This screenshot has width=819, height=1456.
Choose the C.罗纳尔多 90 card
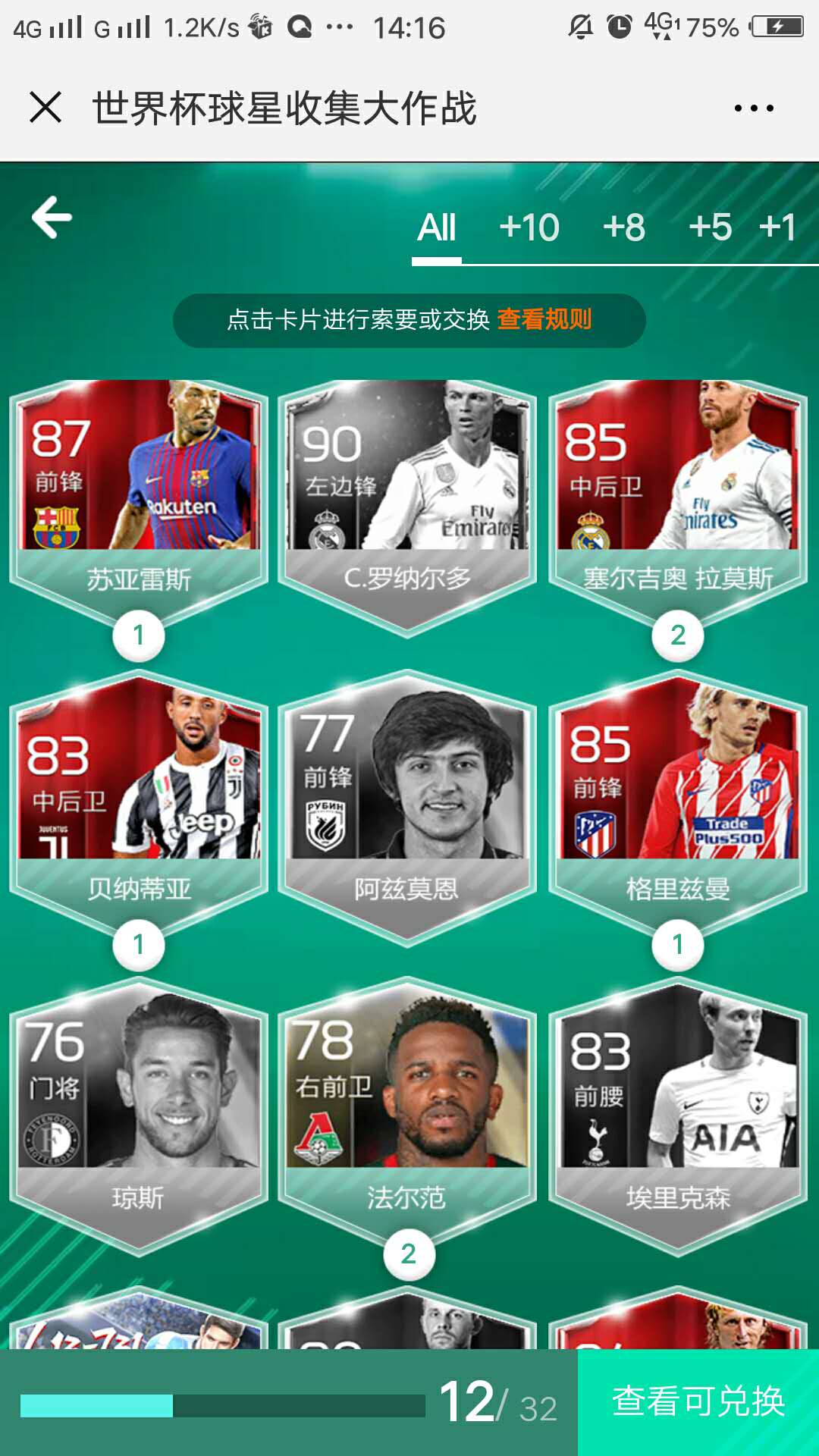point(407,493)
